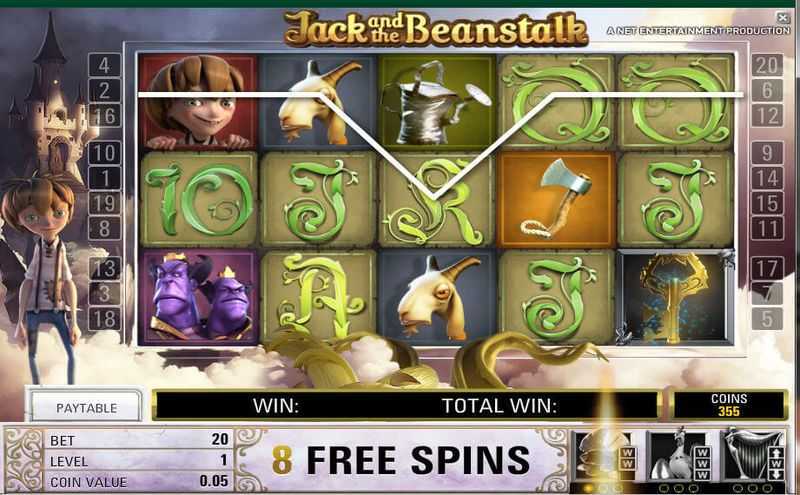This screenshot has height=495, width=800.
Task: Highlight payline number 9
Action: (x=767, y=153)
